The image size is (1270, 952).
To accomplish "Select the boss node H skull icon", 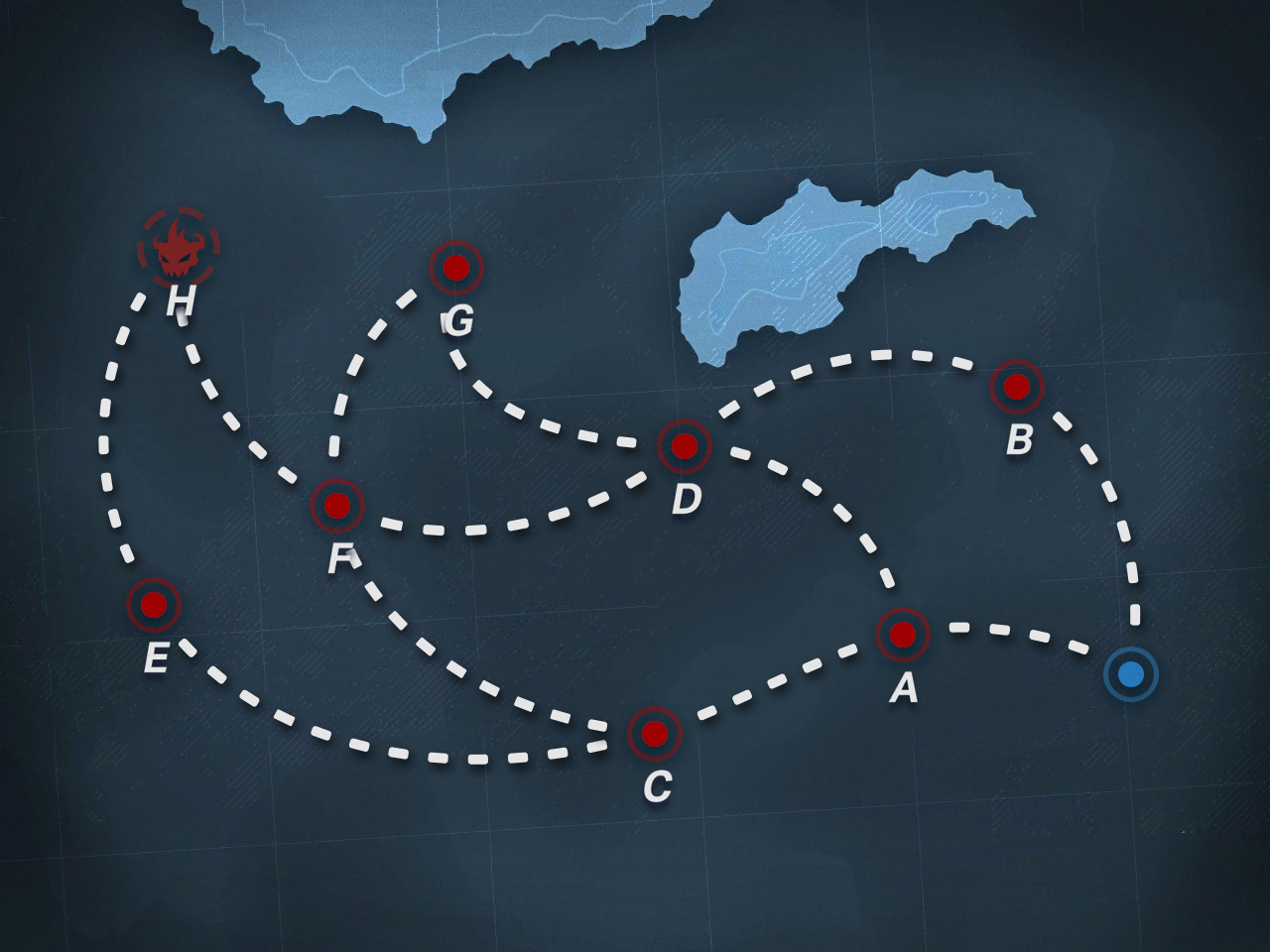I will [179, 247].
